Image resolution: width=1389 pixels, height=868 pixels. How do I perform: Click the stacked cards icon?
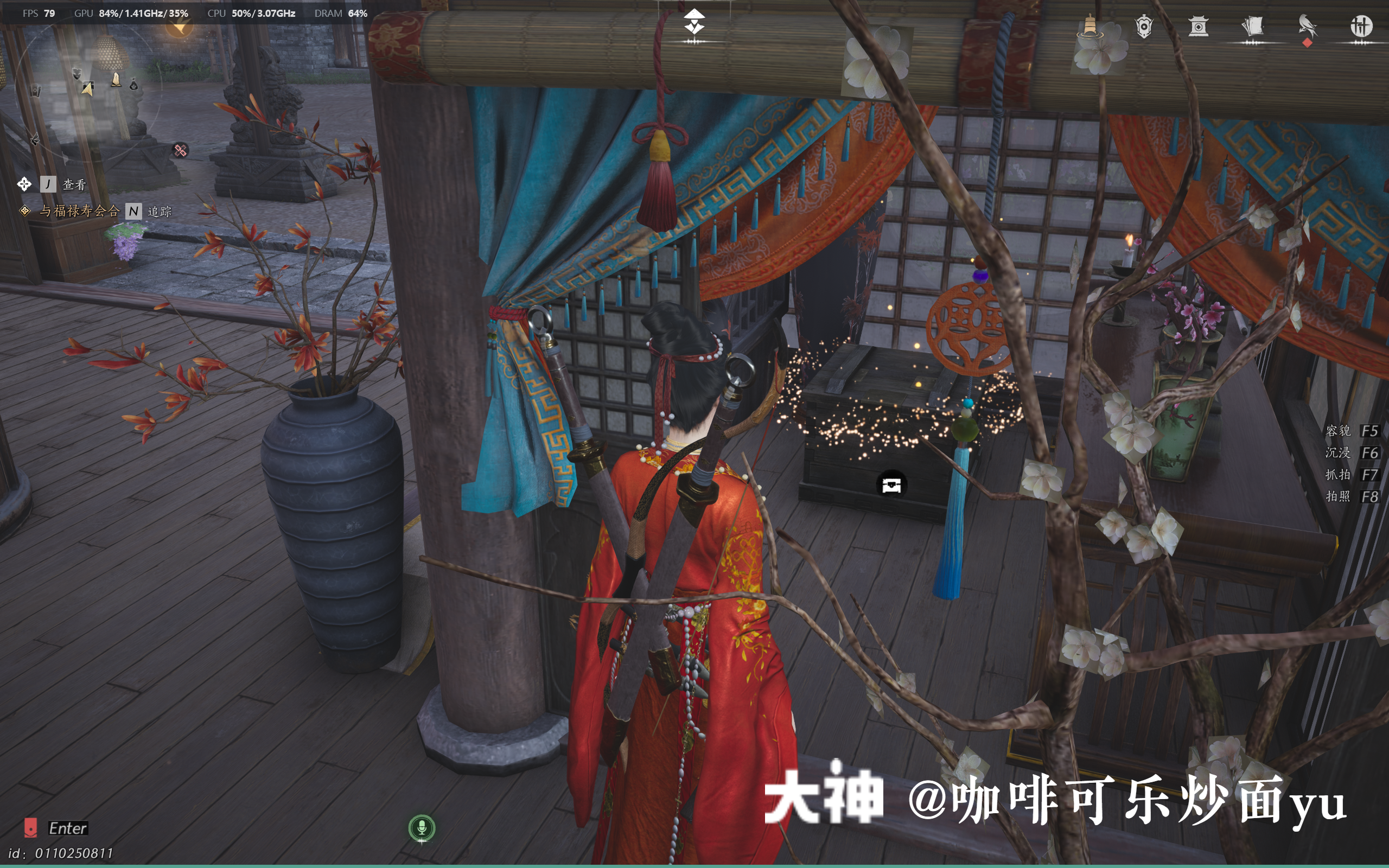(1252, 25)
